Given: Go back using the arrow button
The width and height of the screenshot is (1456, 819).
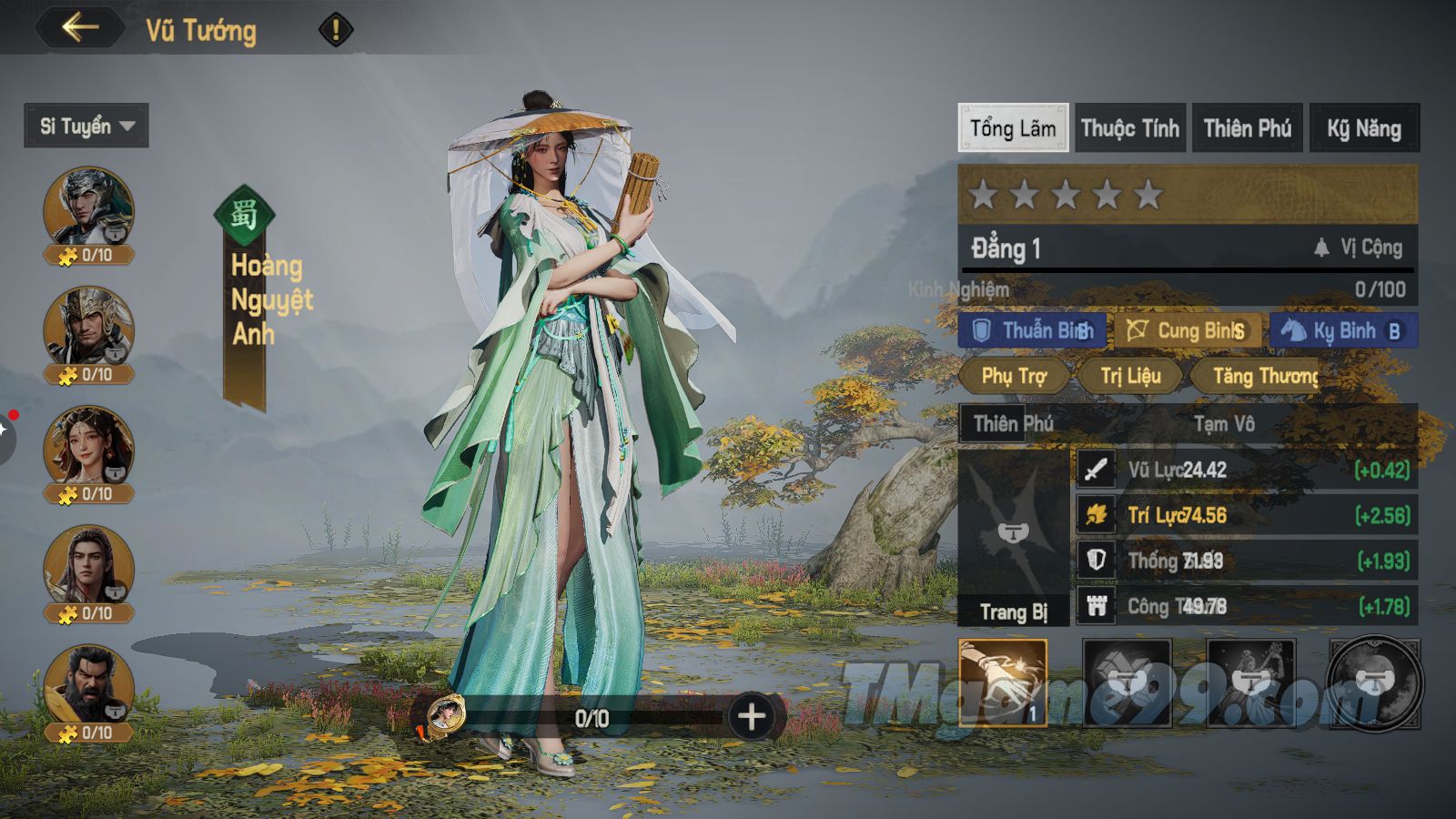Looking at the screenshot, I should tap(80, 27).
